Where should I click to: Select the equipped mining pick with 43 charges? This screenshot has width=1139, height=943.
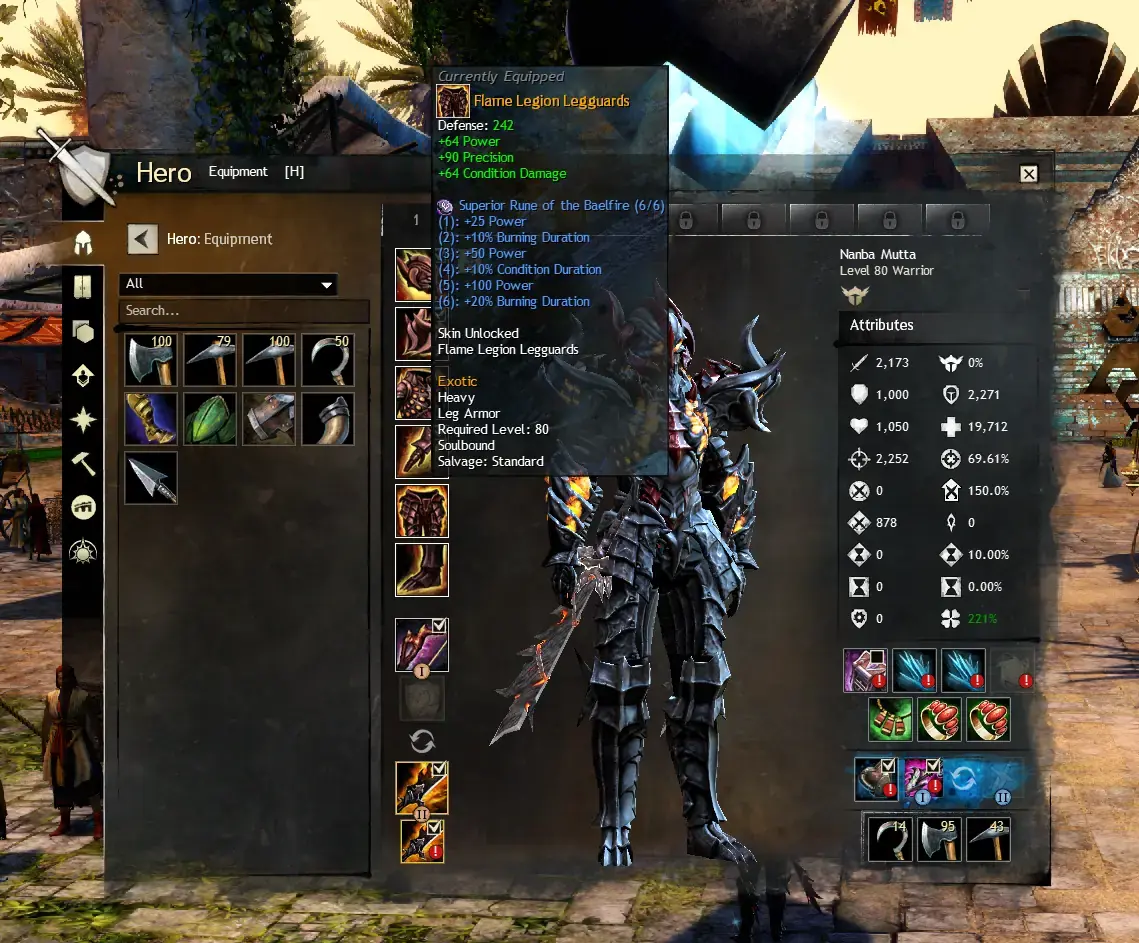988,839
